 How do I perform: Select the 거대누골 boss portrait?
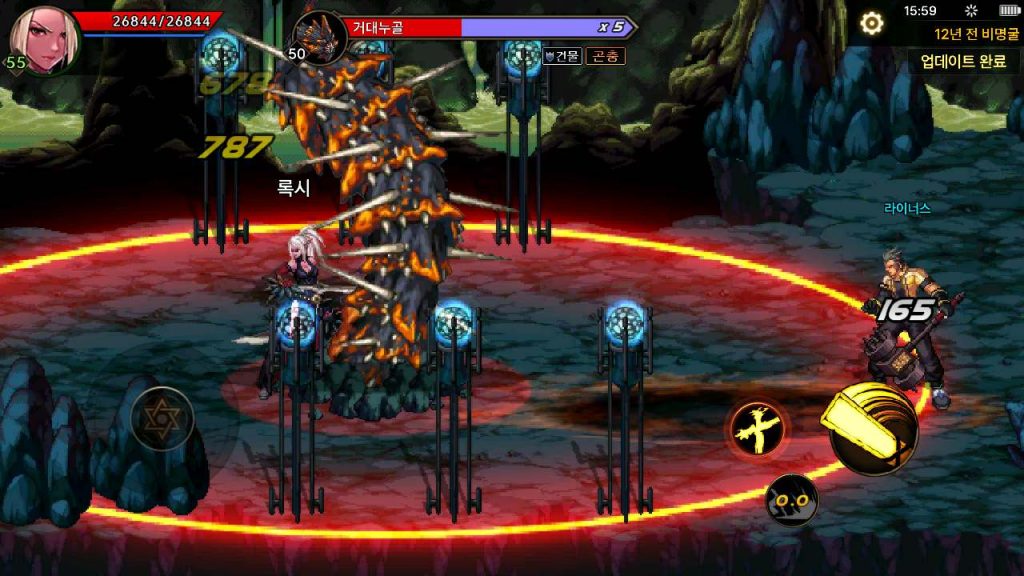(x=319, y=37)
